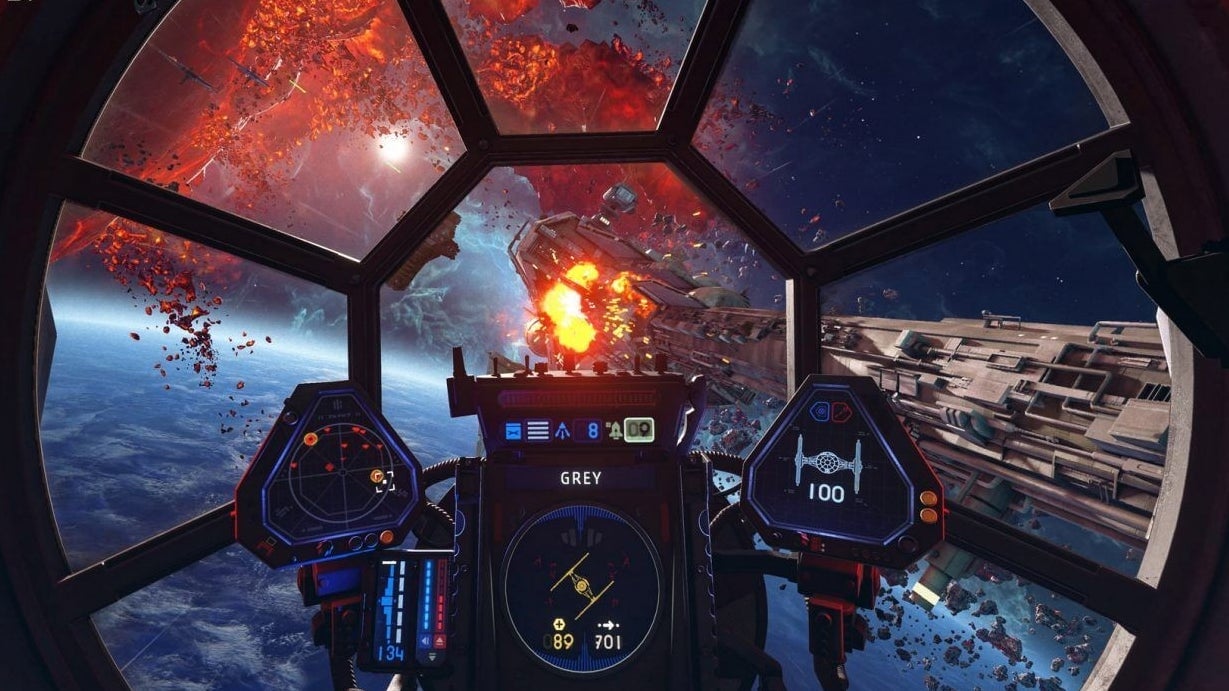
Task: Select the blue missile weapon icon
Action: pos(563,431)
